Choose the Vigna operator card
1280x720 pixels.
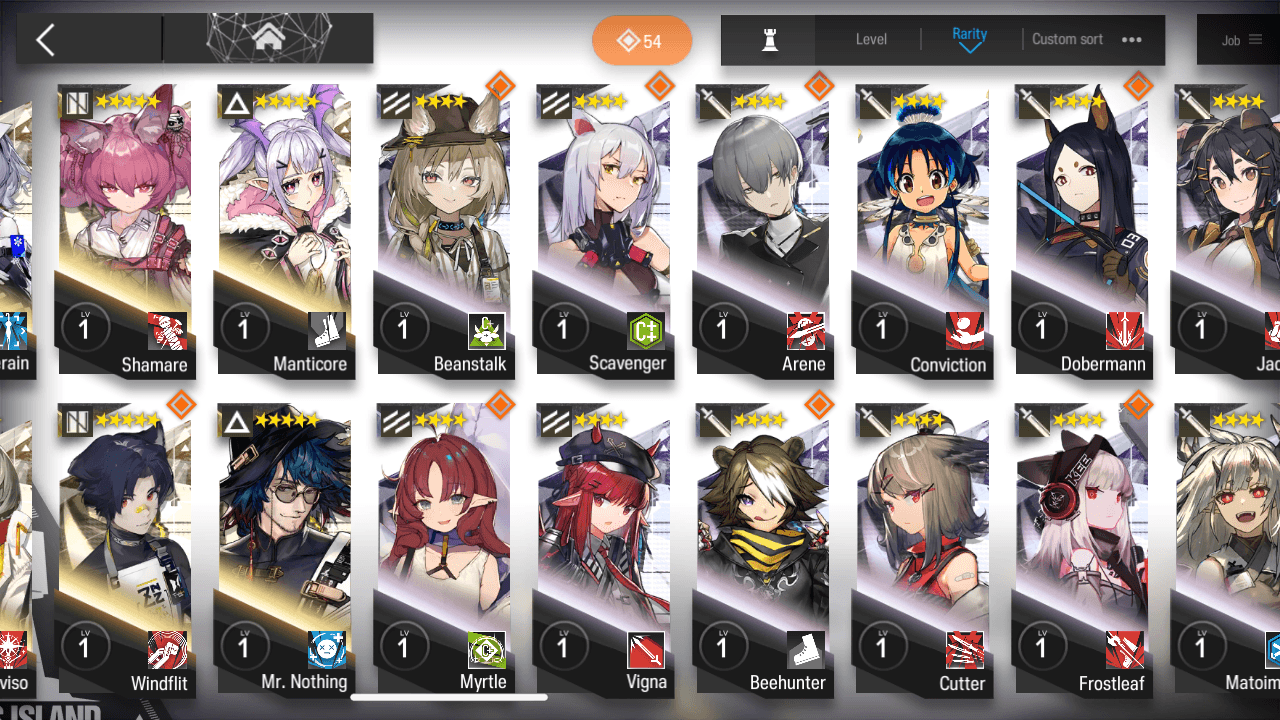point(604,550)
